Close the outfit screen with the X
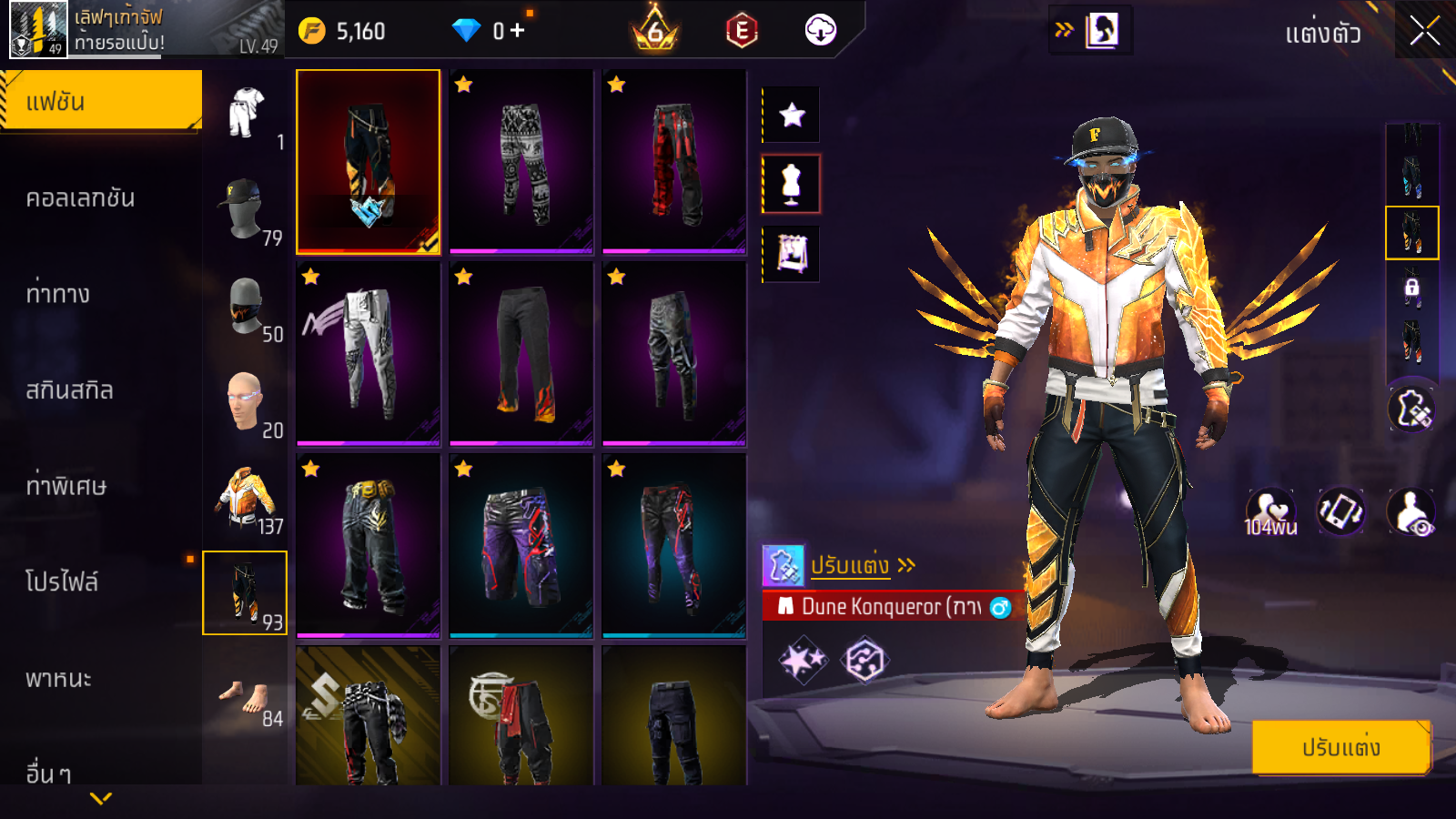The height and width of the screenshot is (819, 1456). 1424,31
